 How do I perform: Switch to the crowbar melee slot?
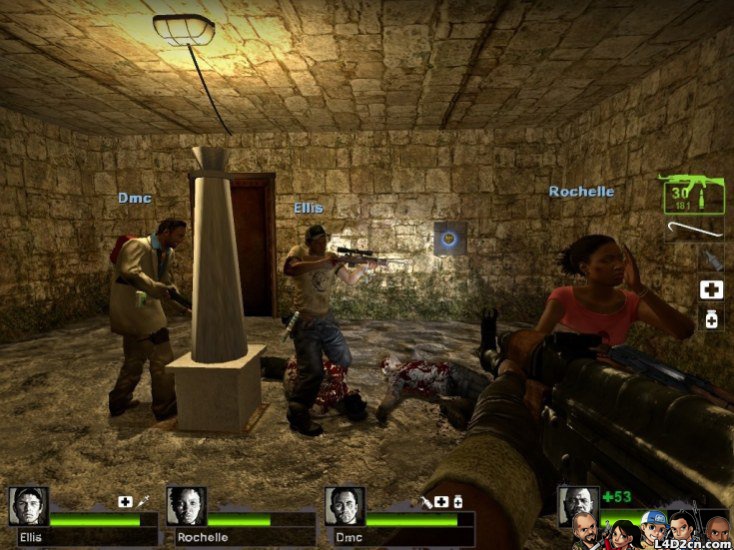click(x=696, y=230)
